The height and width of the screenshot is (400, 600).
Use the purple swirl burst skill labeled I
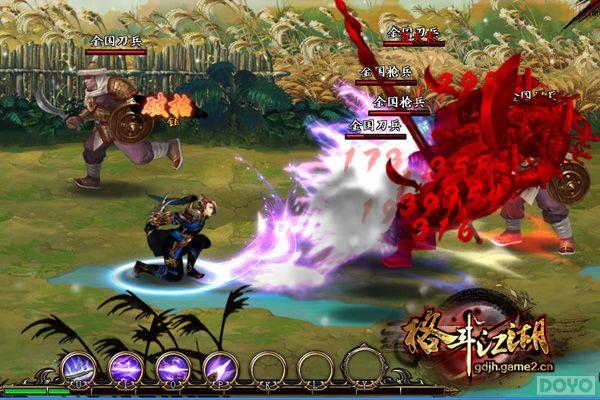coord(125,367)
